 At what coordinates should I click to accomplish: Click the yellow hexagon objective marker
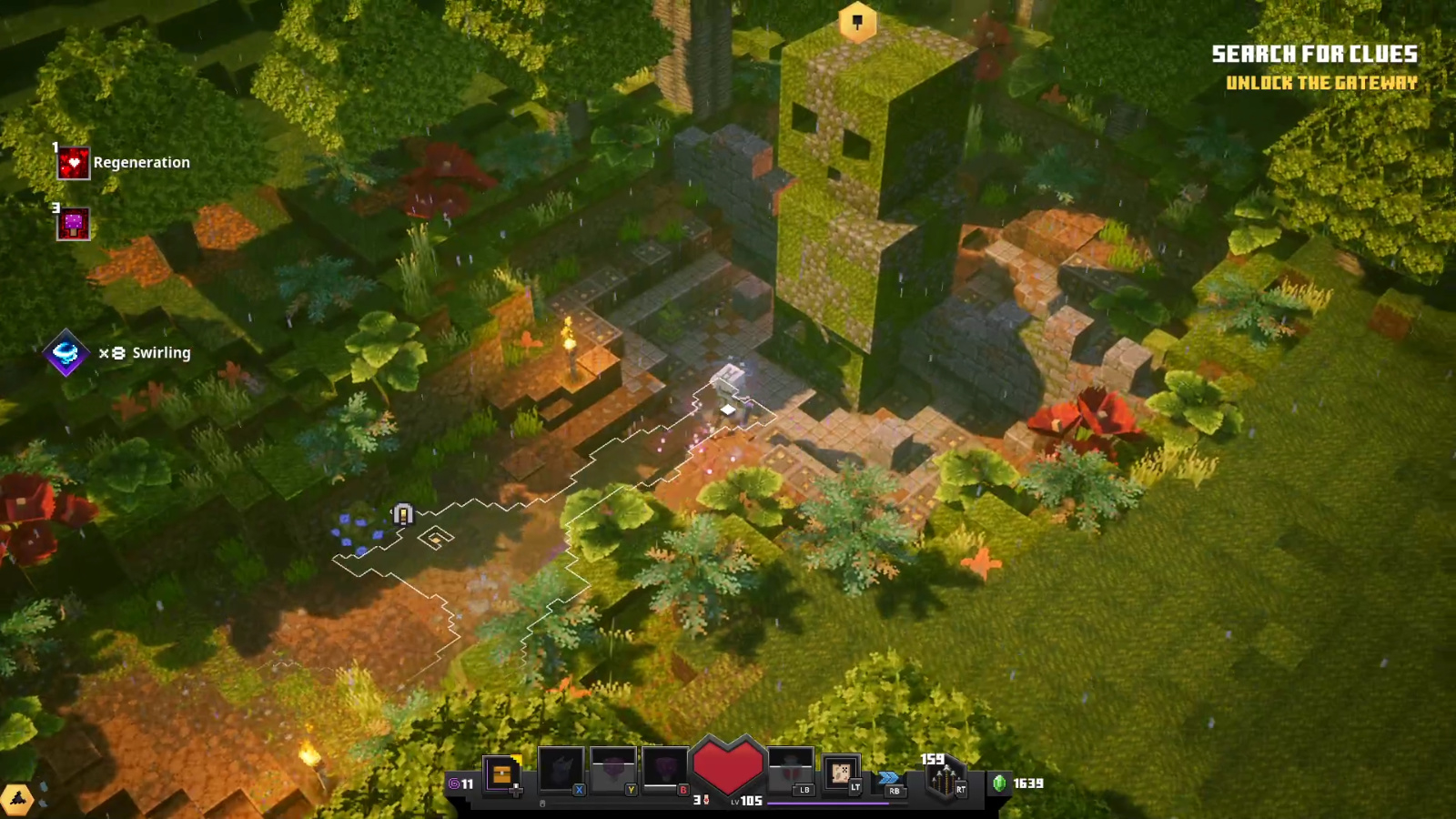coord(857,23)
